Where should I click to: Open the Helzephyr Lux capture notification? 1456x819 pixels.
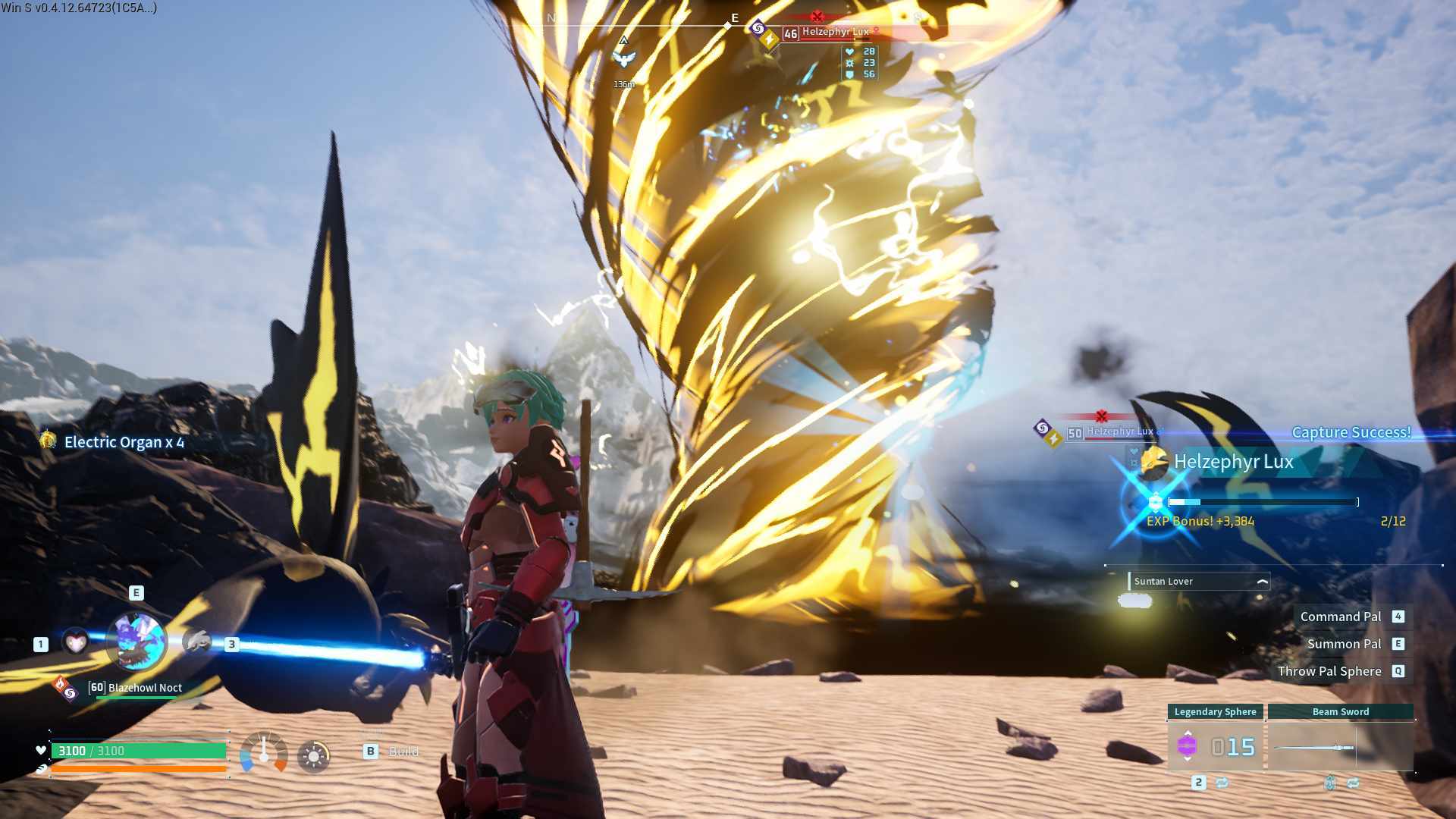pyautogui.click(x=1233, y=462)
